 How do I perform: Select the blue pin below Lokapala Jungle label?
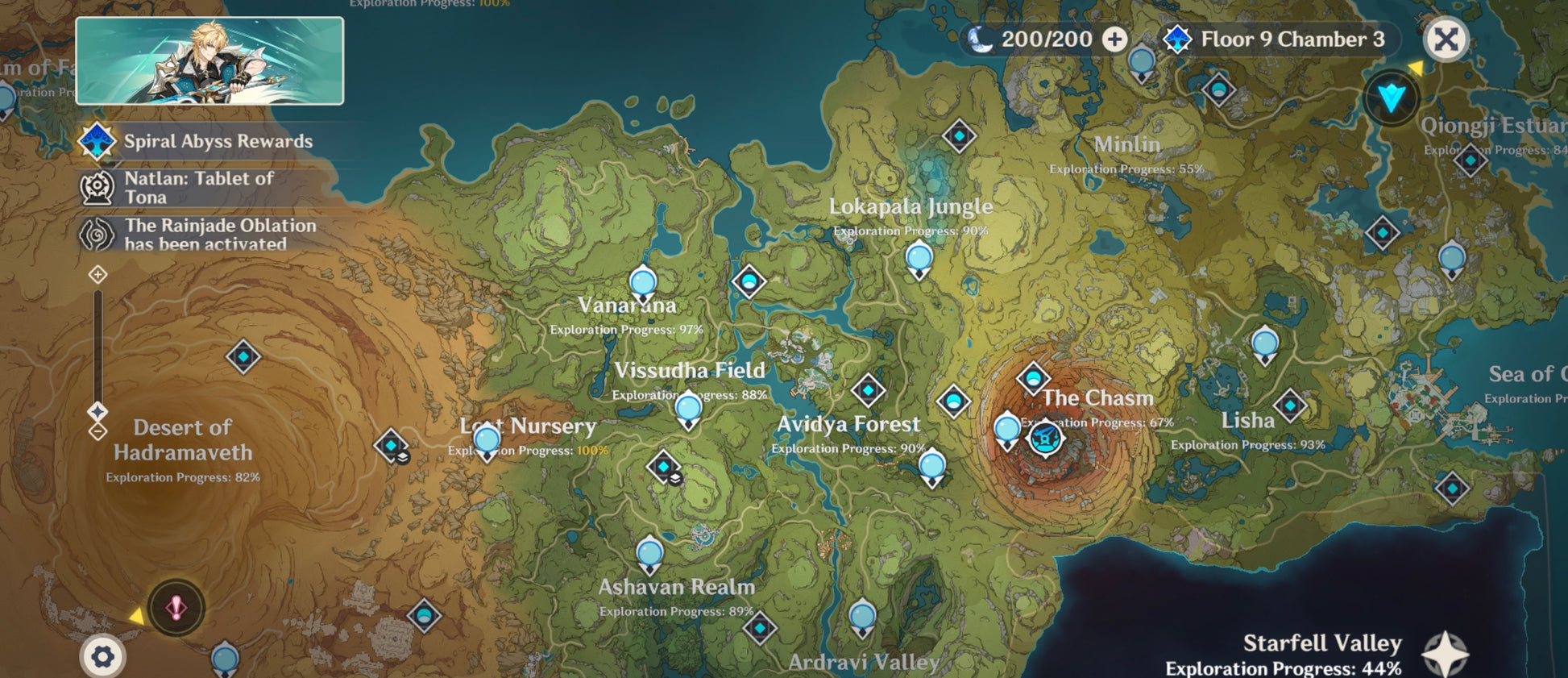(x=919, y=260)
